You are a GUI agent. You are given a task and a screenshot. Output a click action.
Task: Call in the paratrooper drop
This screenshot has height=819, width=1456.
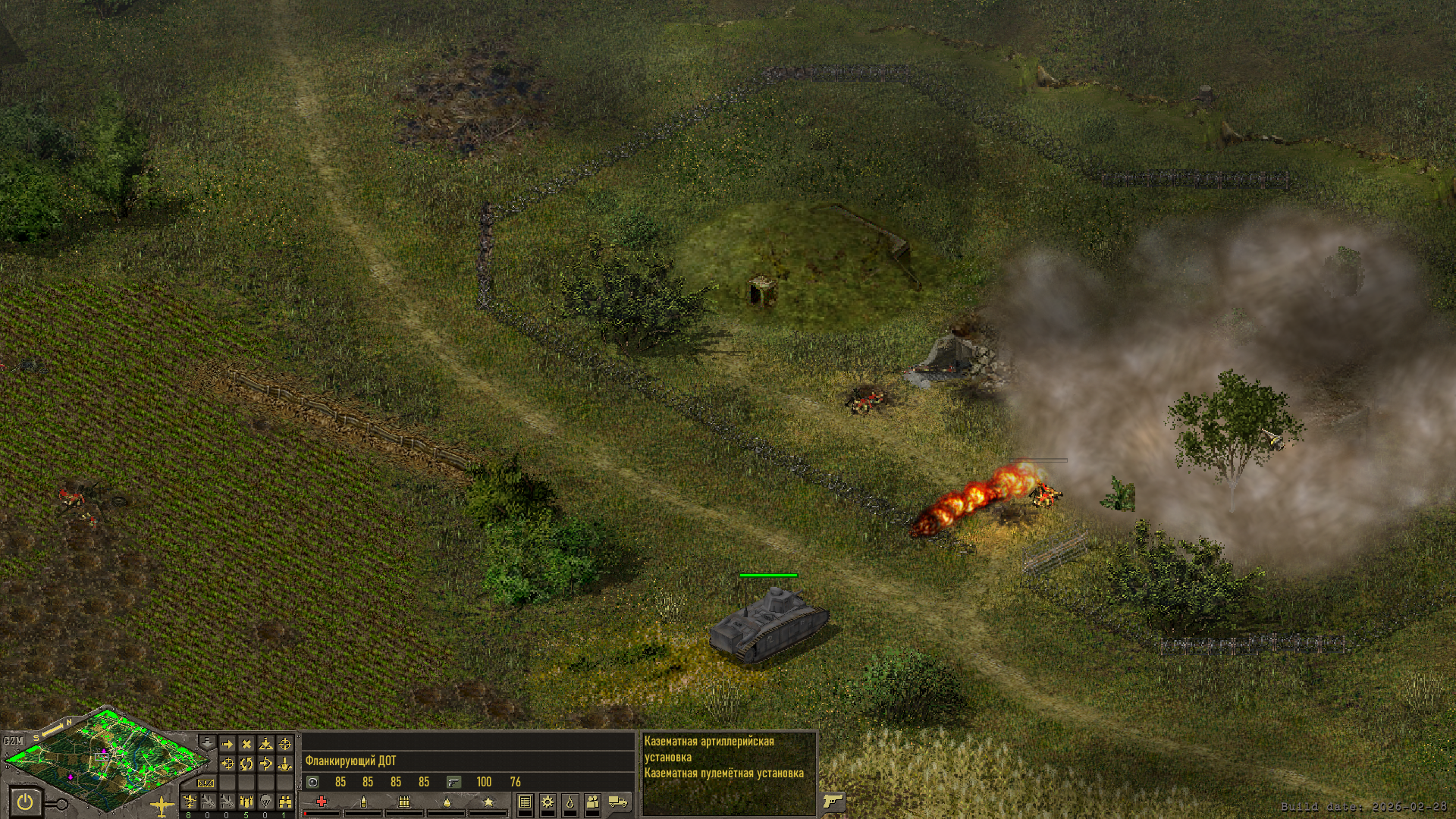(265, 802)
